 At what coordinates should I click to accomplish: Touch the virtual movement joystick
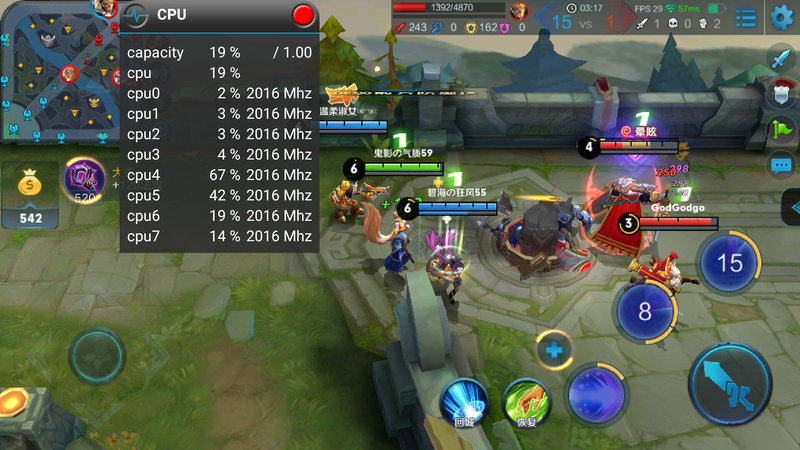pyautogui.click(x=97, y=355)
